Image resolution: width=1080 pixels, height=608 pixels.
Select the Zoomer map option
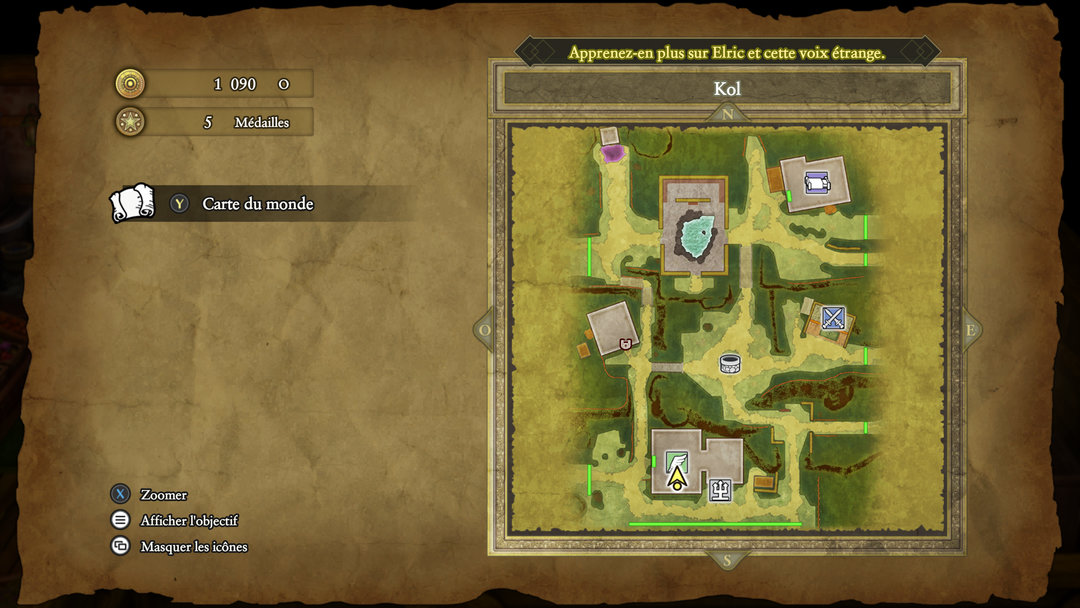(x=163, y=494)
